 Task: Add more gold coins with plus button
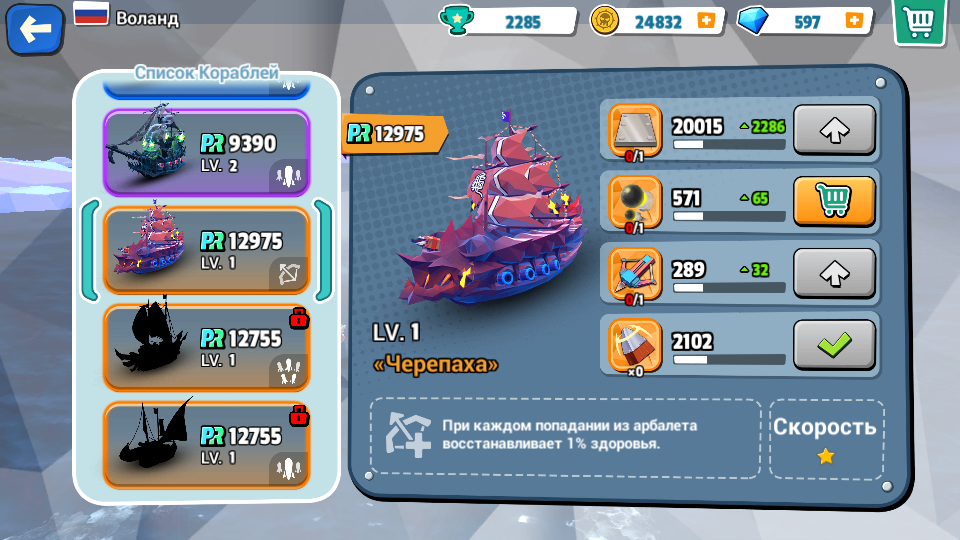pyautogui.click(x=706, y=21)
